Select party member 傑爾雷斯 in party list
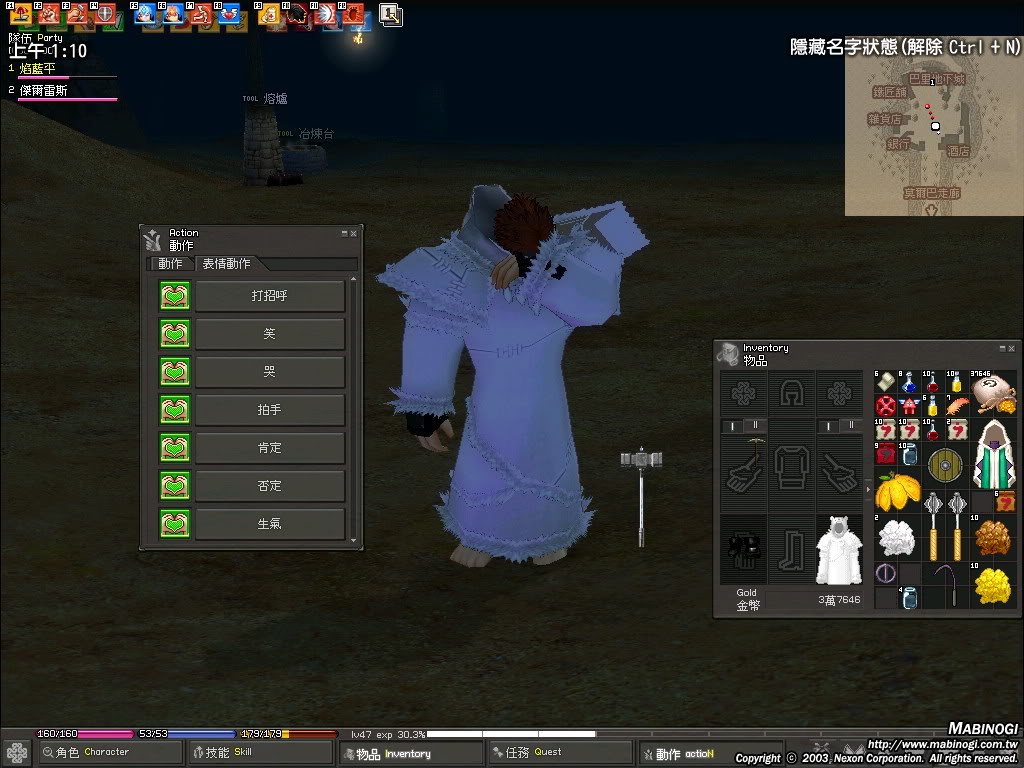Image resolution: width=1024 pixels, height=768 pixels. [x=44, y=90]
